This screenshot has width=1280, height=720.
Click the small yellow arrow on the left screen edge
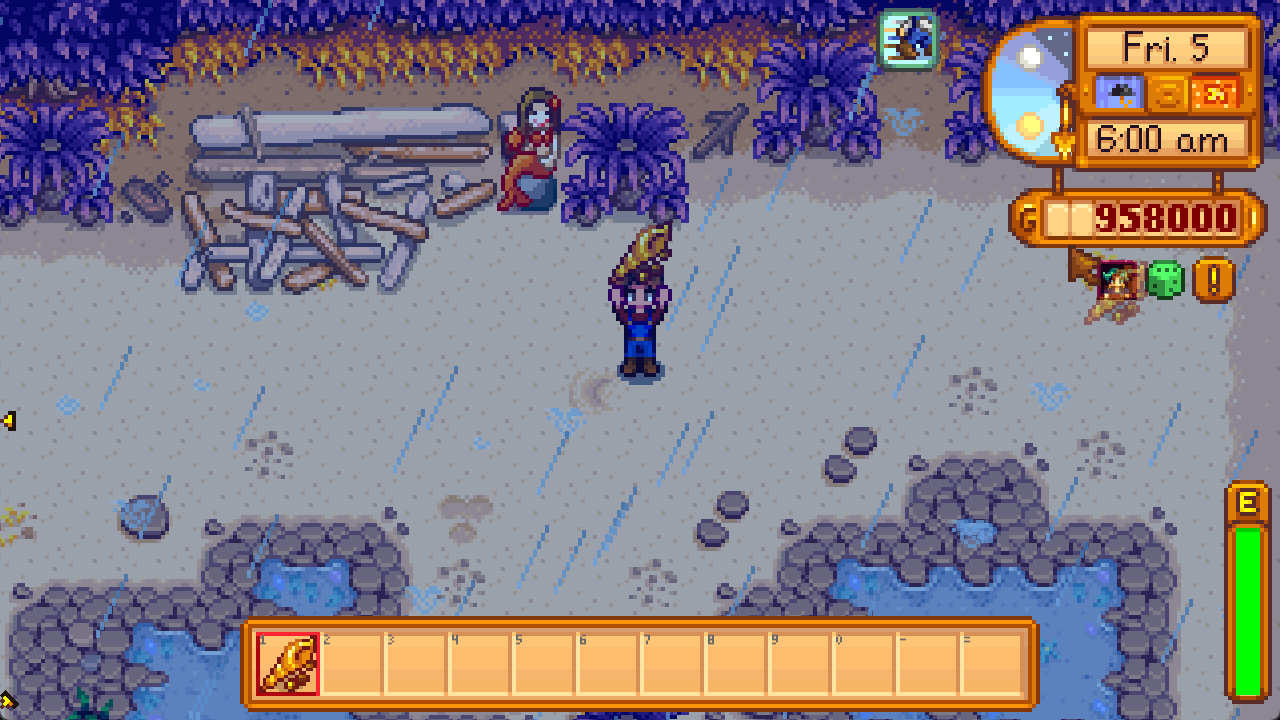point(8,422)
